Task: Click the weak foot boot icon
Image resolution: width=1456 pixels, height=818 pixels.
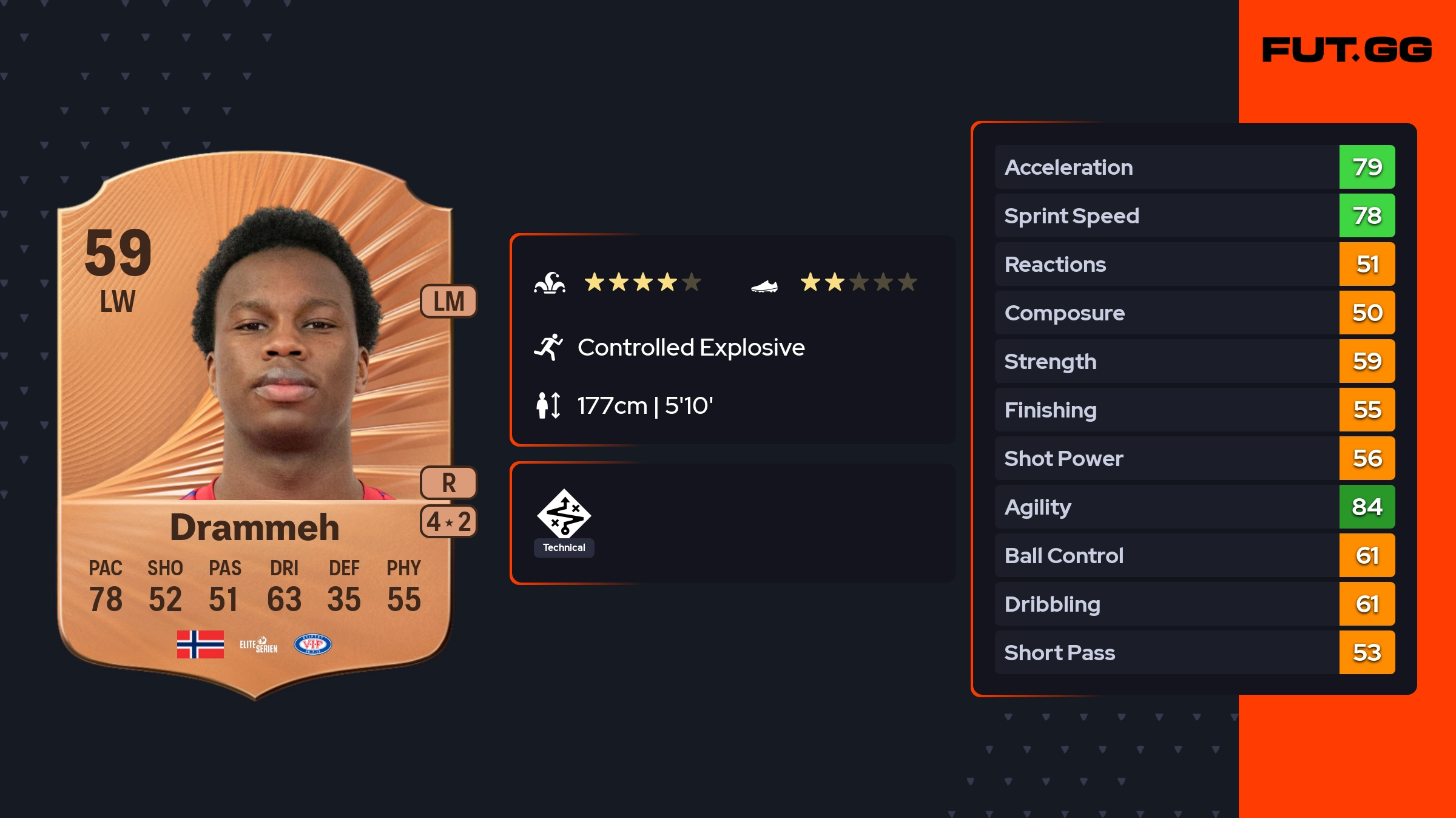Action: [x=764, y=285]
